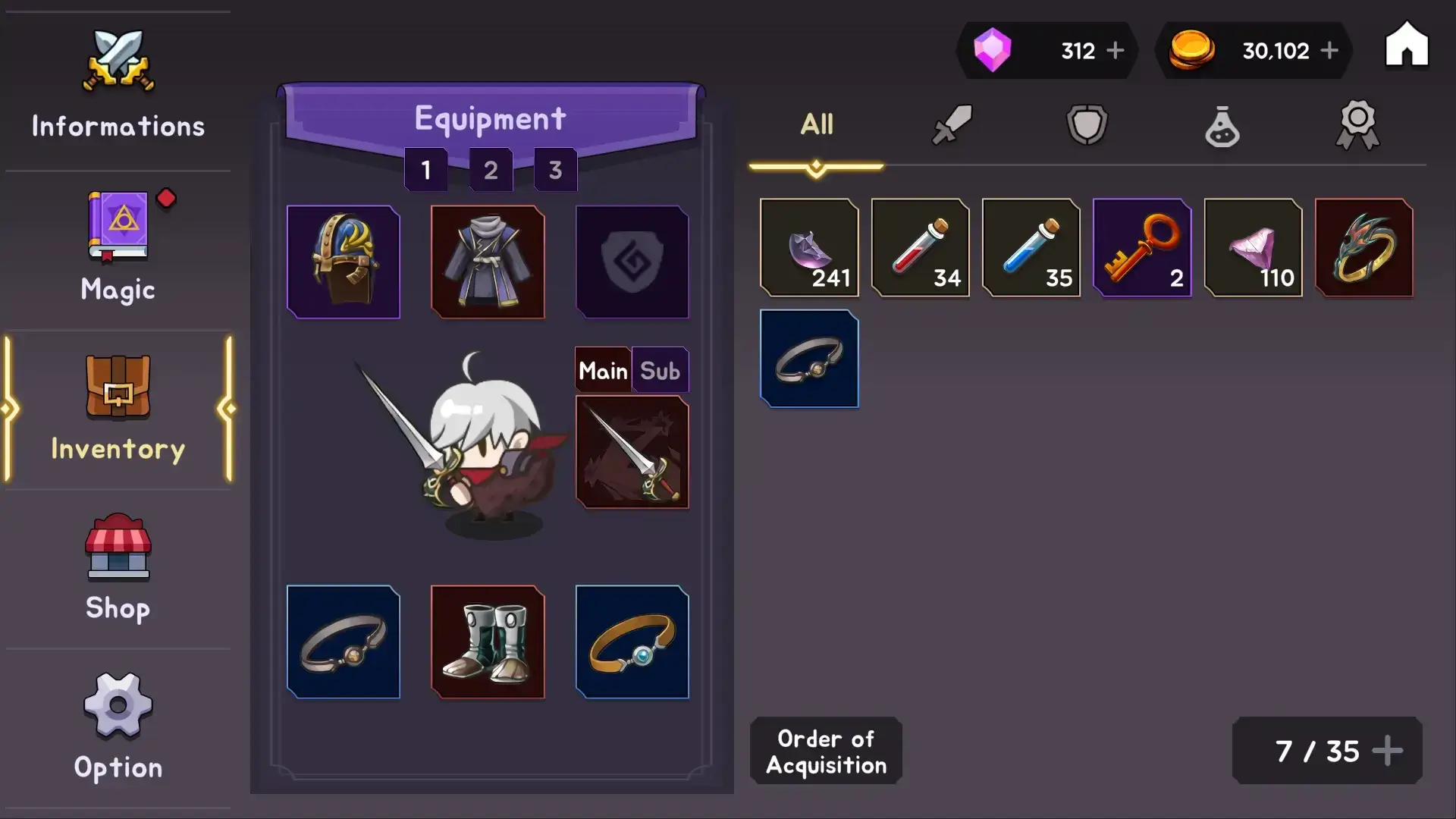Open the Informations menu
The image size is (1456, 819).
point(118,85)
